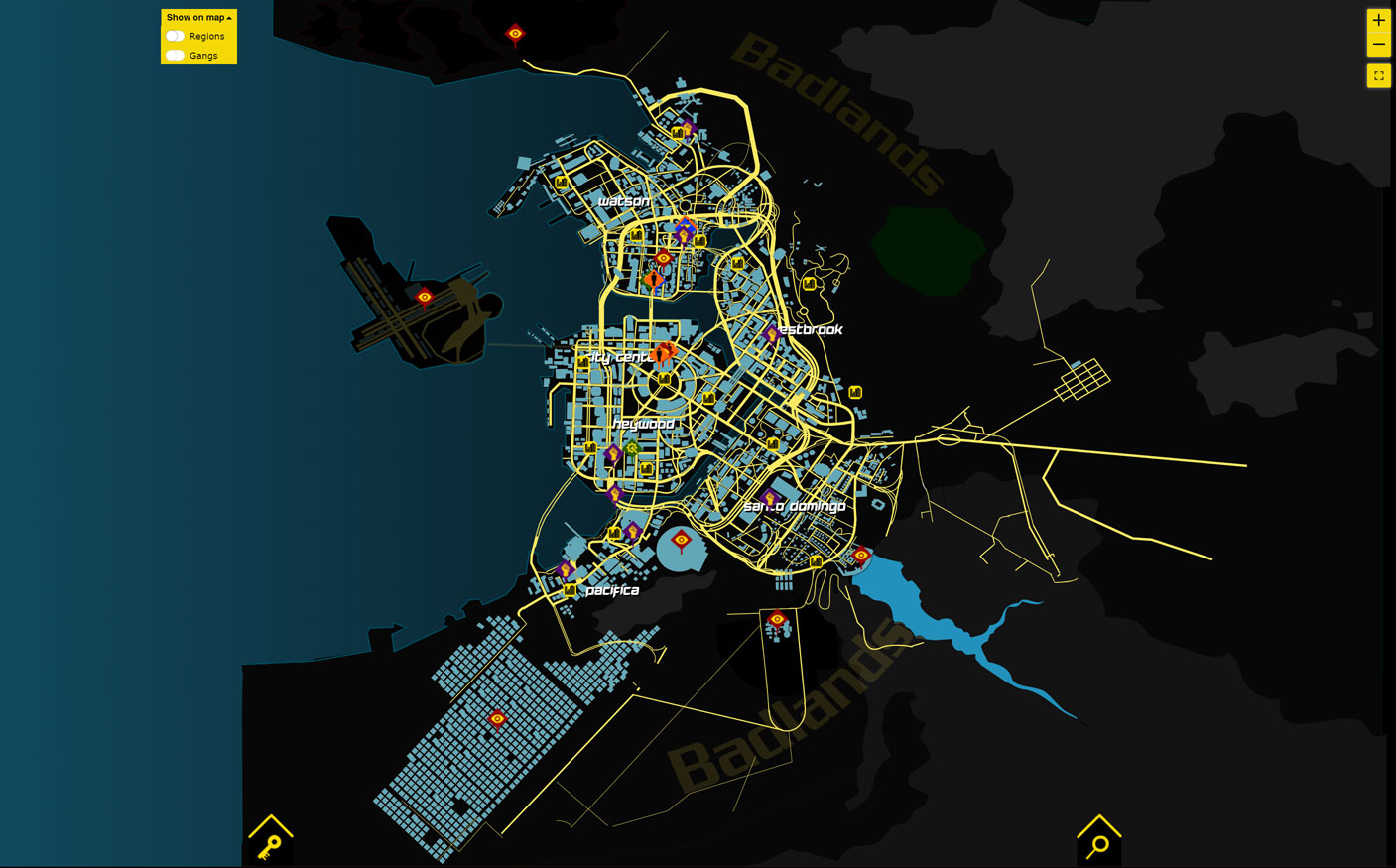The height and width of the screenshot is (868, 1396).
Task: Enable the Gangs toggle
Action: click(176, 55)
